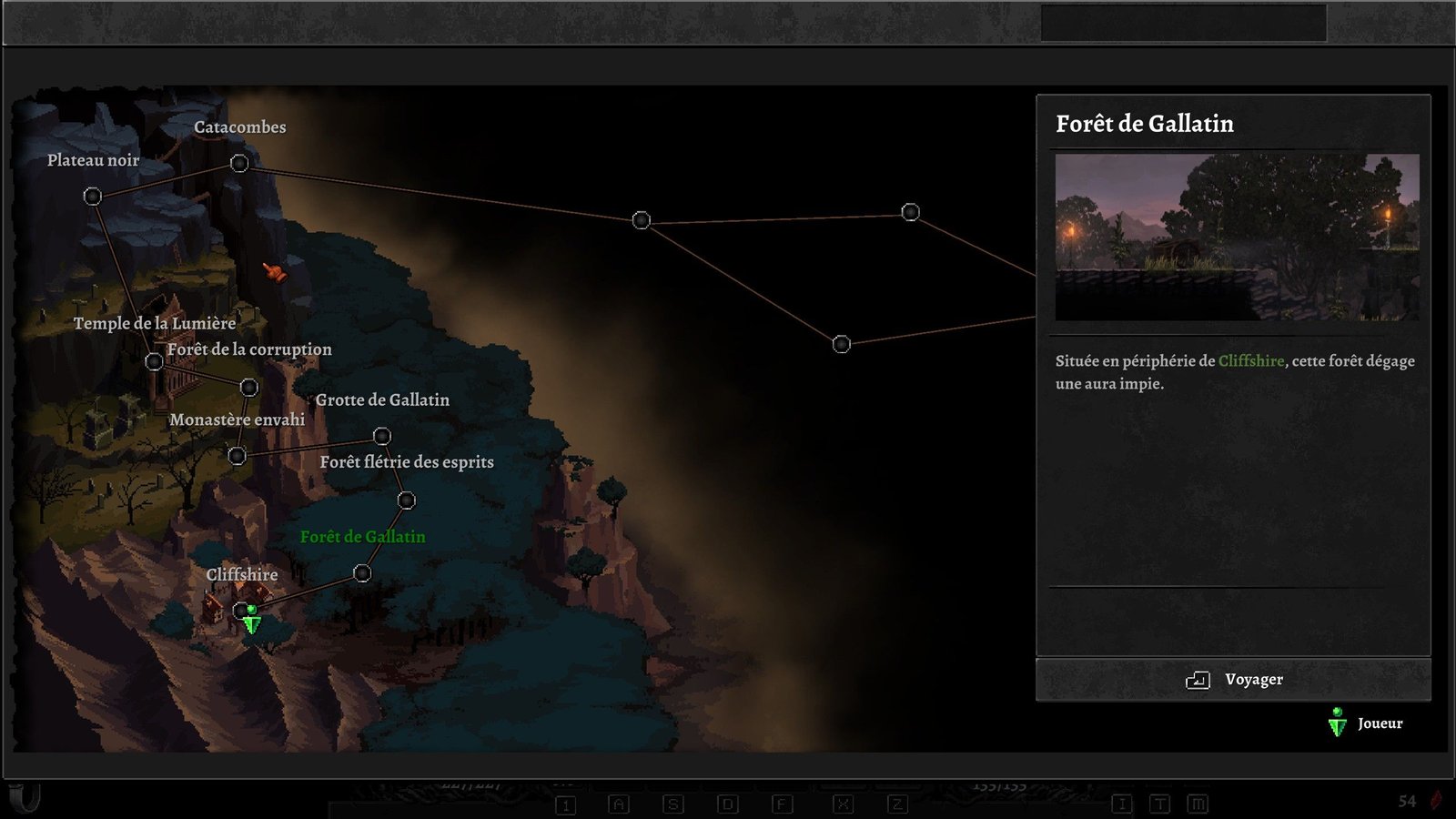Select the Catacombes map node
This screenshot has height=819, width=1456.
coord(239,164)
